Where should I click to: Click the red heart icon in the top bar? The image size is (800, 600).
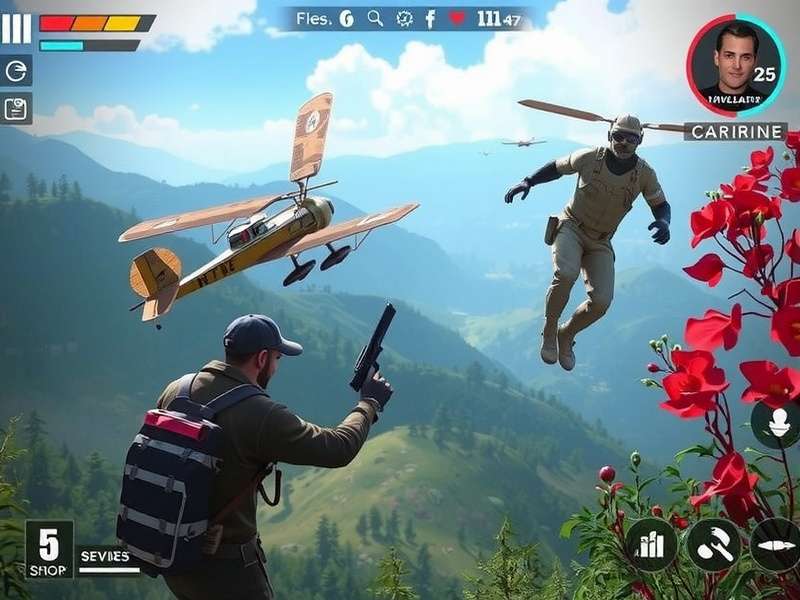click(457, 18)
